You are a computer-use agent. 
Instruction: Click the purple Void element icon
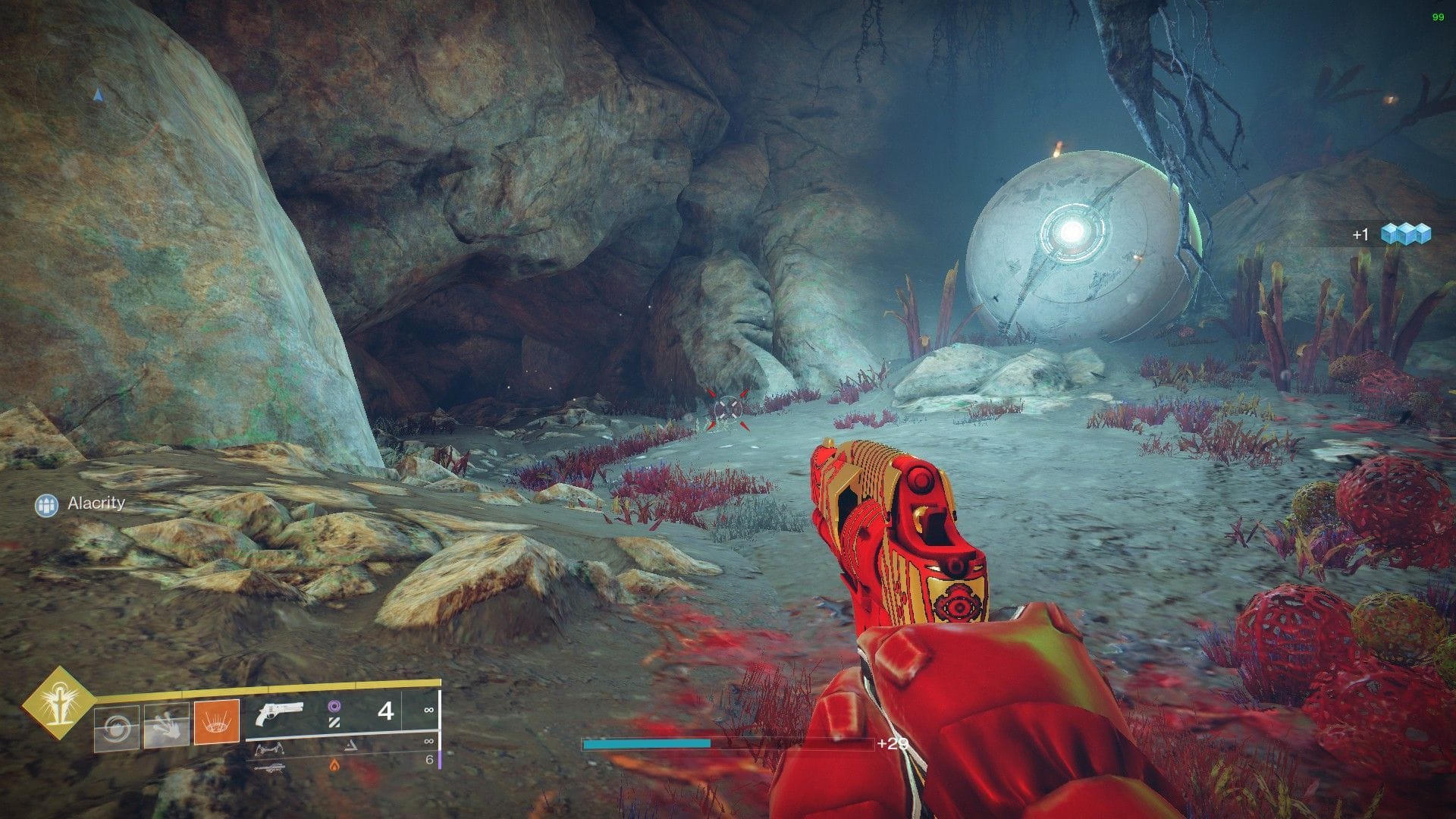pos(336,708)
